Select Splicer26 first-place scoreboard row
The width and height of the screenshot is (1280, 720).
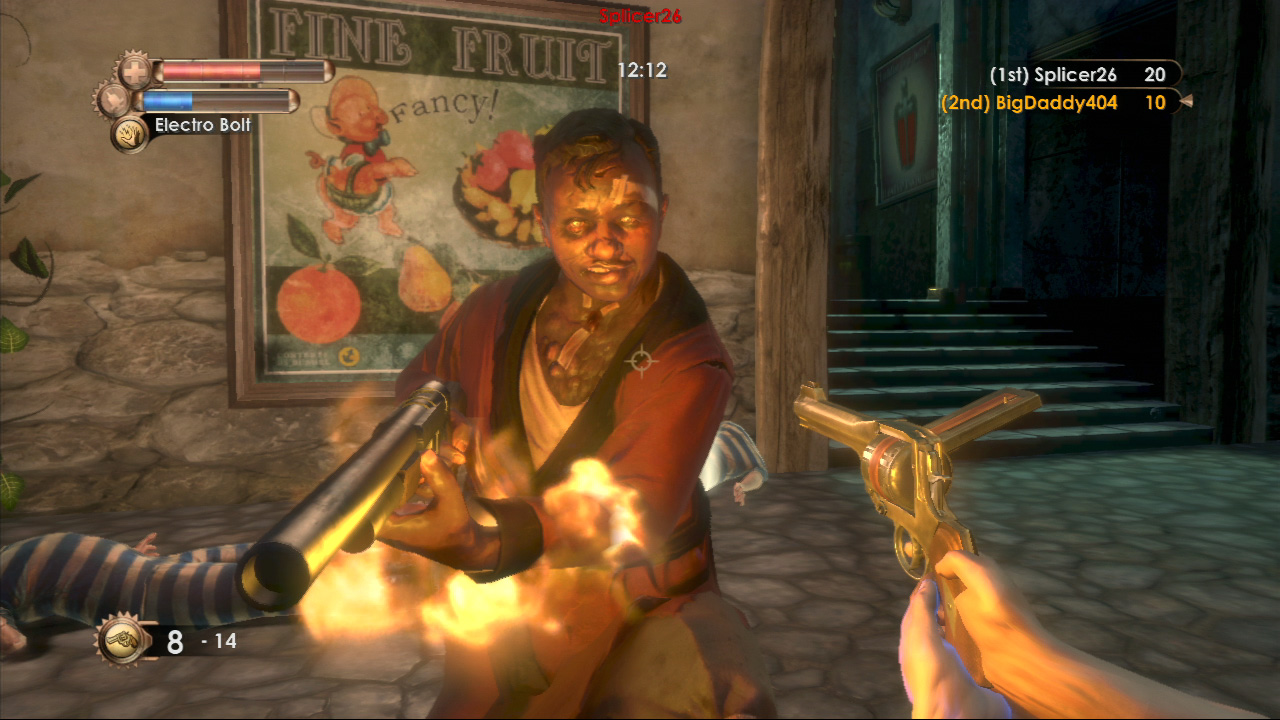[x=1078, y=75]
